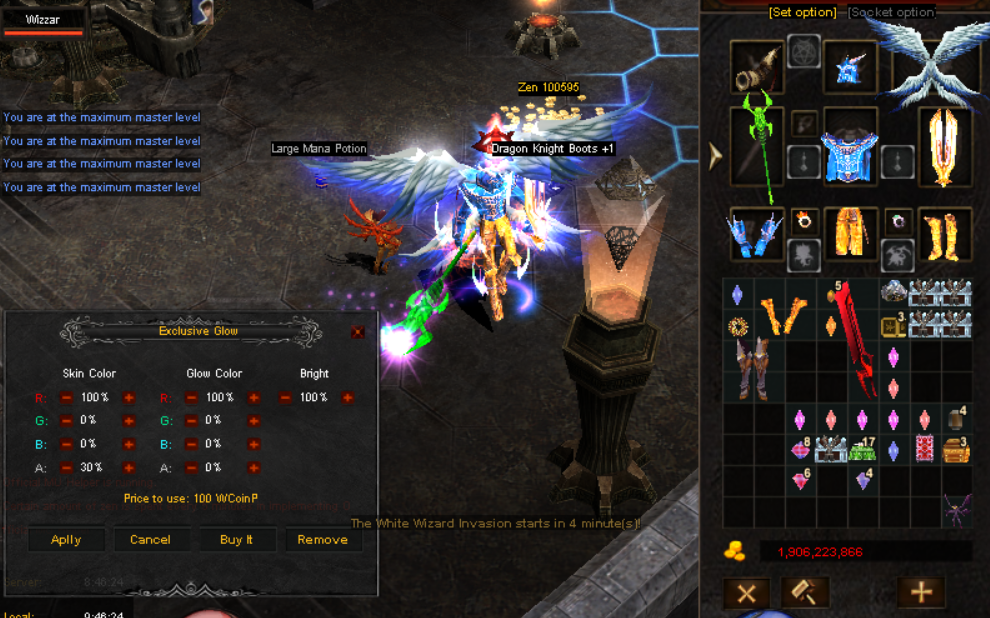Viewport: 990px width, 618px height.
Task: Close the Exclusive Glow window
Action: coord(358,332)
